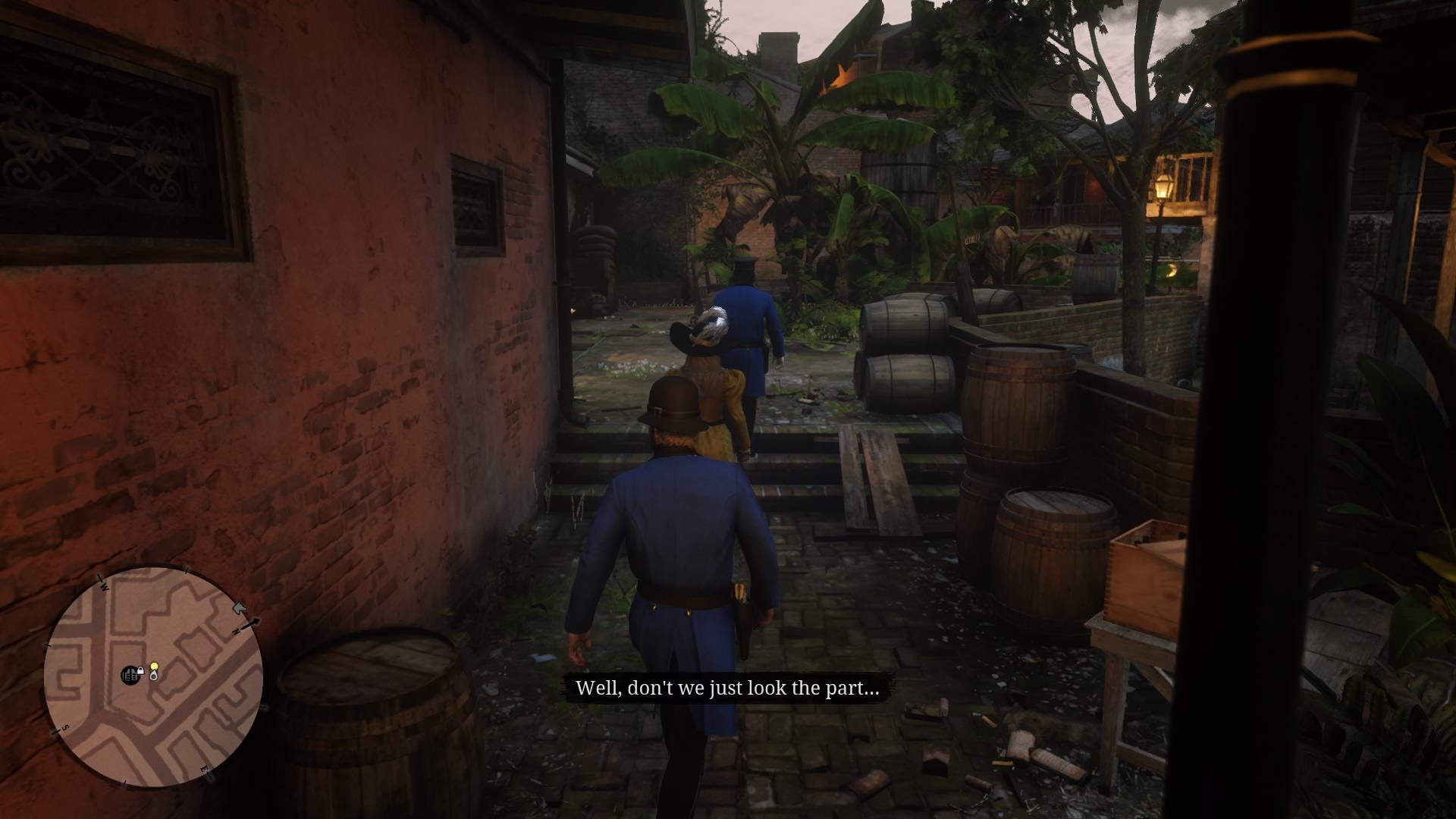Image resolution: width=1456 pixels, height=819 pixels.
Task: Click the S compass letter on the minimap
Action: (64, 728)
